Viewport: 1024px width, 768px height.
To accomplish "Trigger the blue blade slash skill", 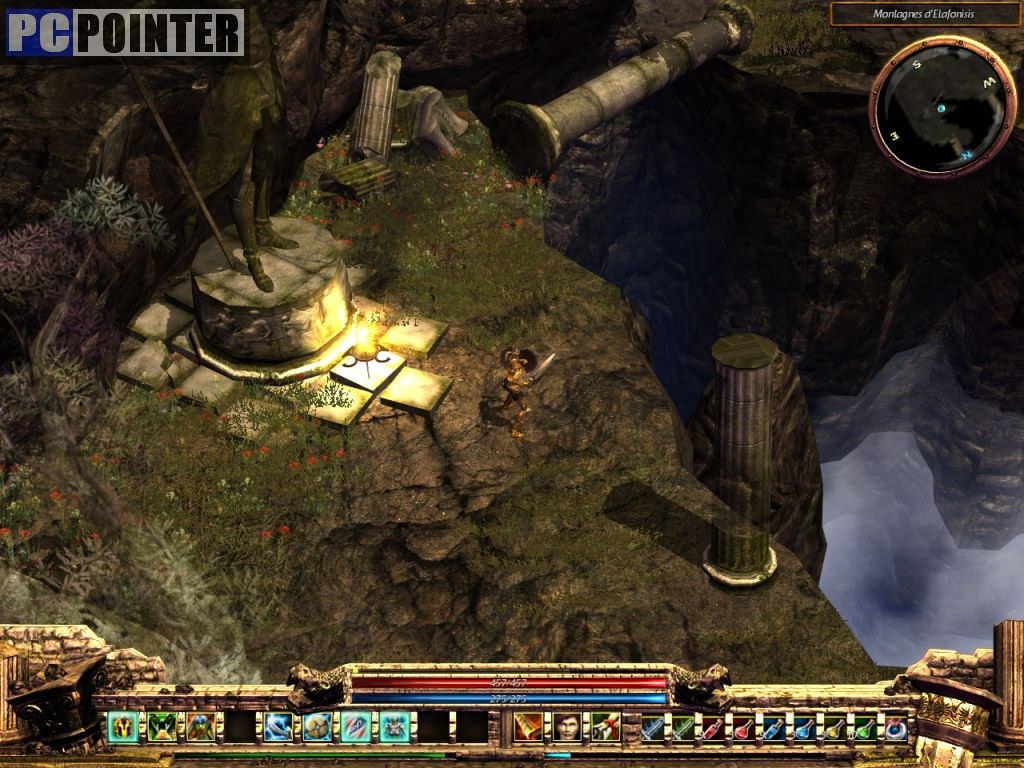I will coord(279,726).
